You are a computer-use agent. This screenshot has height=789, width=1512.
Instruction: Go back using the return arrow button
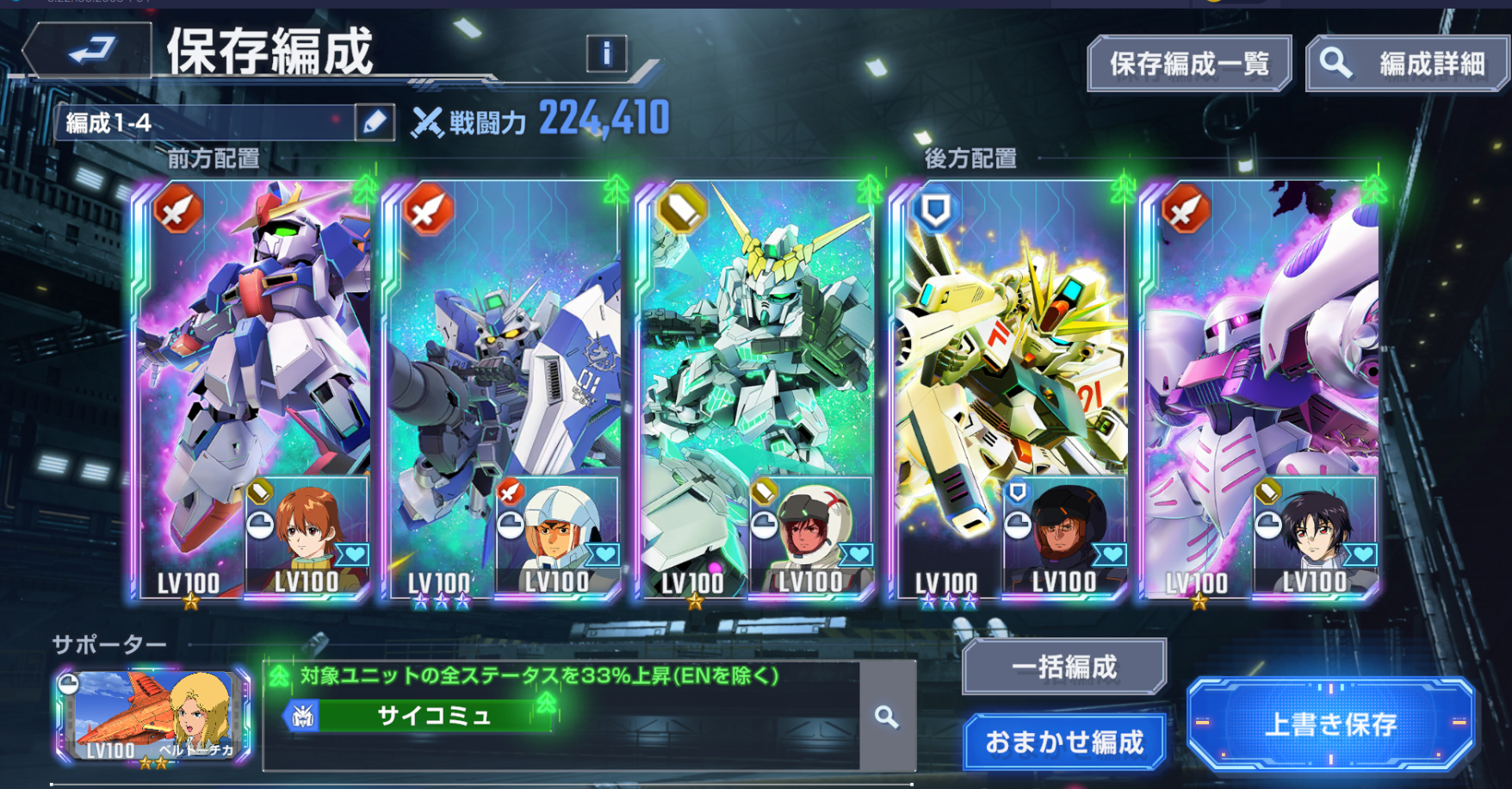pyautogui.click(x=89, y=50)
